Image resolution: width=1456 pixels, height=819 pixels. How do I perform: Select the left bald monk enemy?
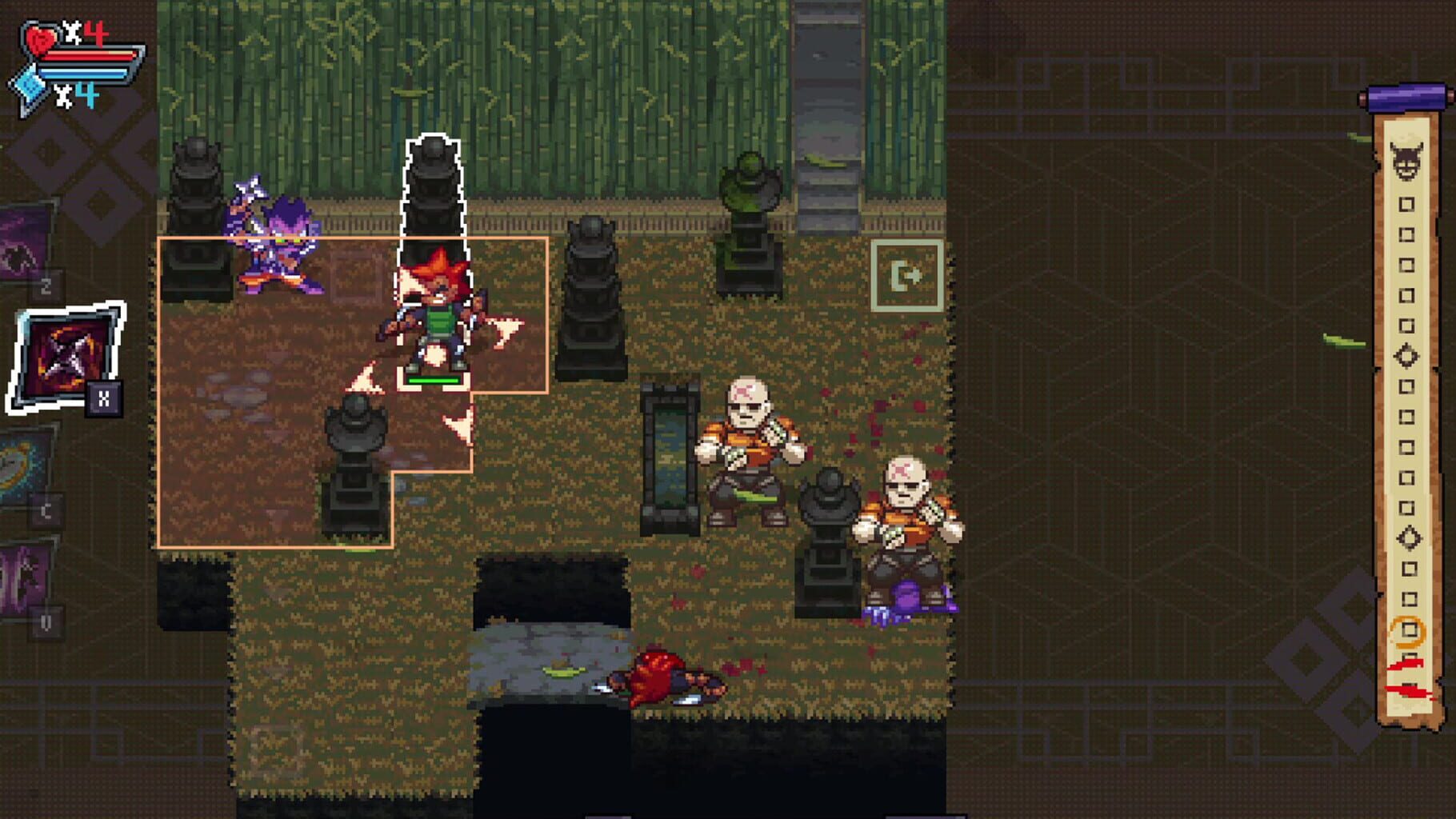point(750,448)
